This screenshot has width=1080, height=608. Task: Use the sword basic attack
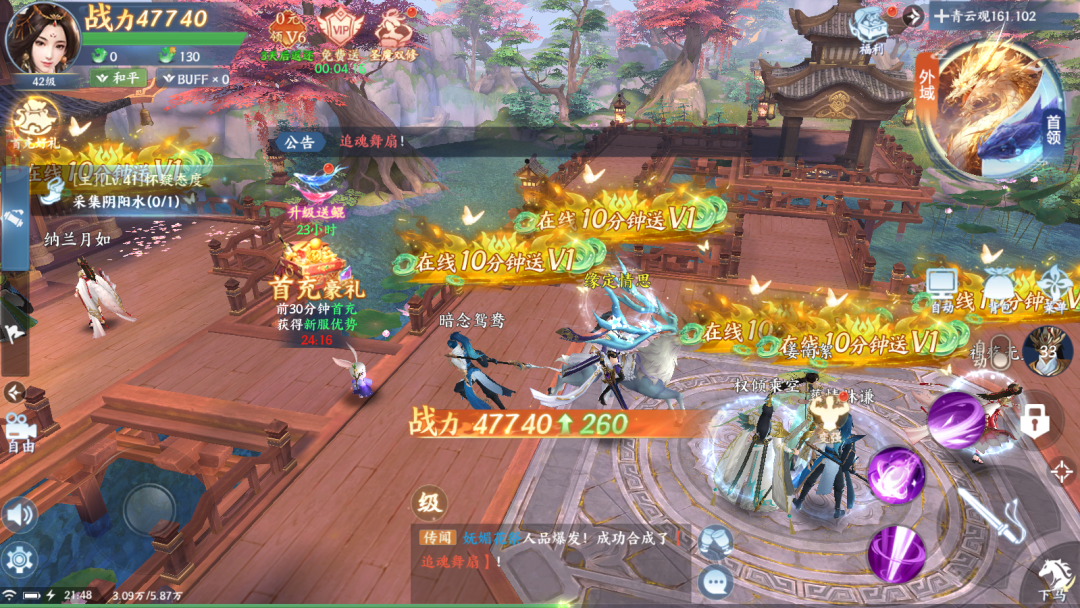(x=988, y=513)
